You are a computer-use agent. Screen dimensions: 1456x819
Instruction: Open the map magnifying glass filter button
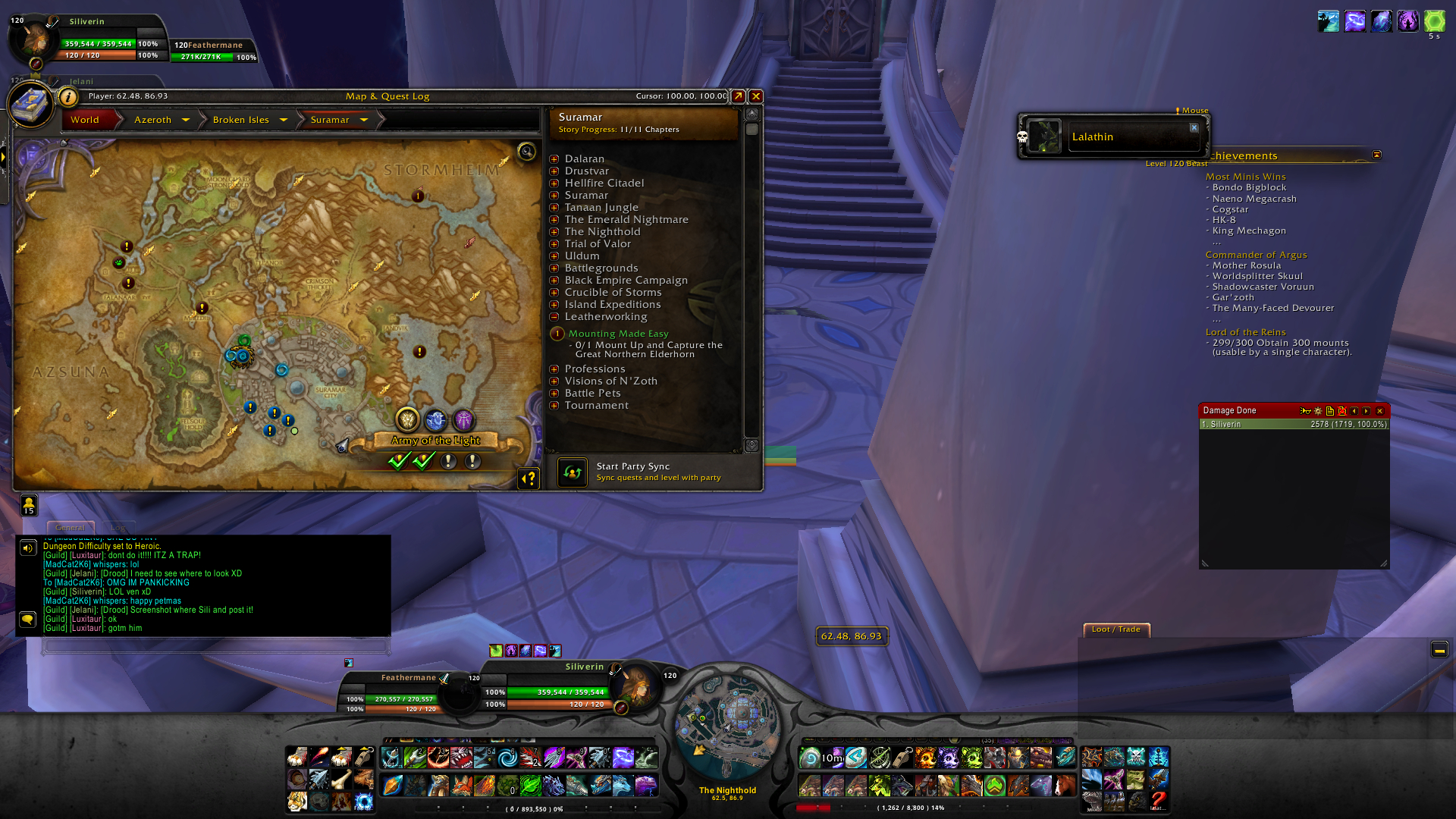pyautogui.click(x=526, y=152)
